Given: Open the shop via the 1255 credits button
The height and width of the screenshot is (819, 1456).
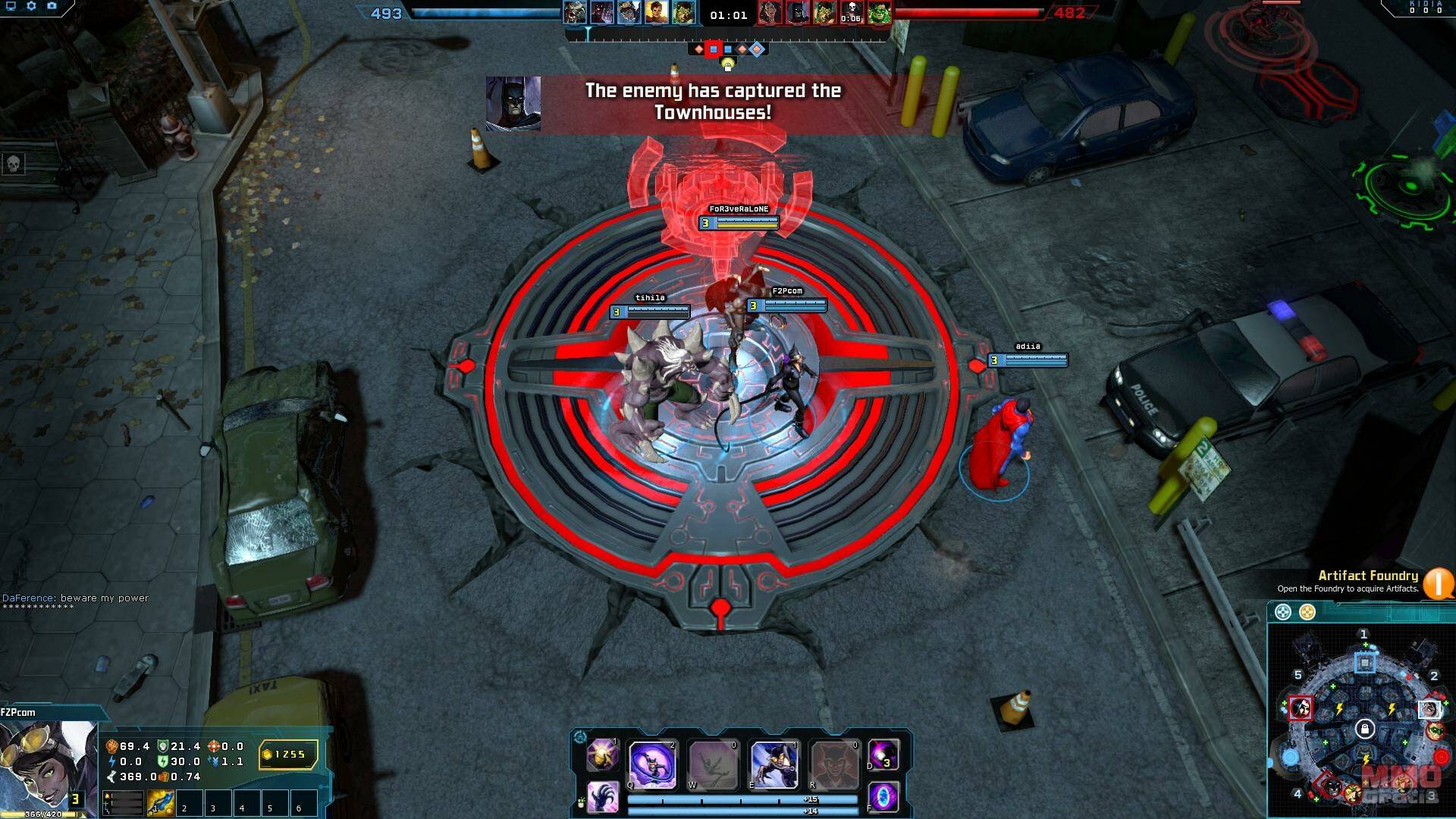Looking at the screenshot, I should (288, 755).
